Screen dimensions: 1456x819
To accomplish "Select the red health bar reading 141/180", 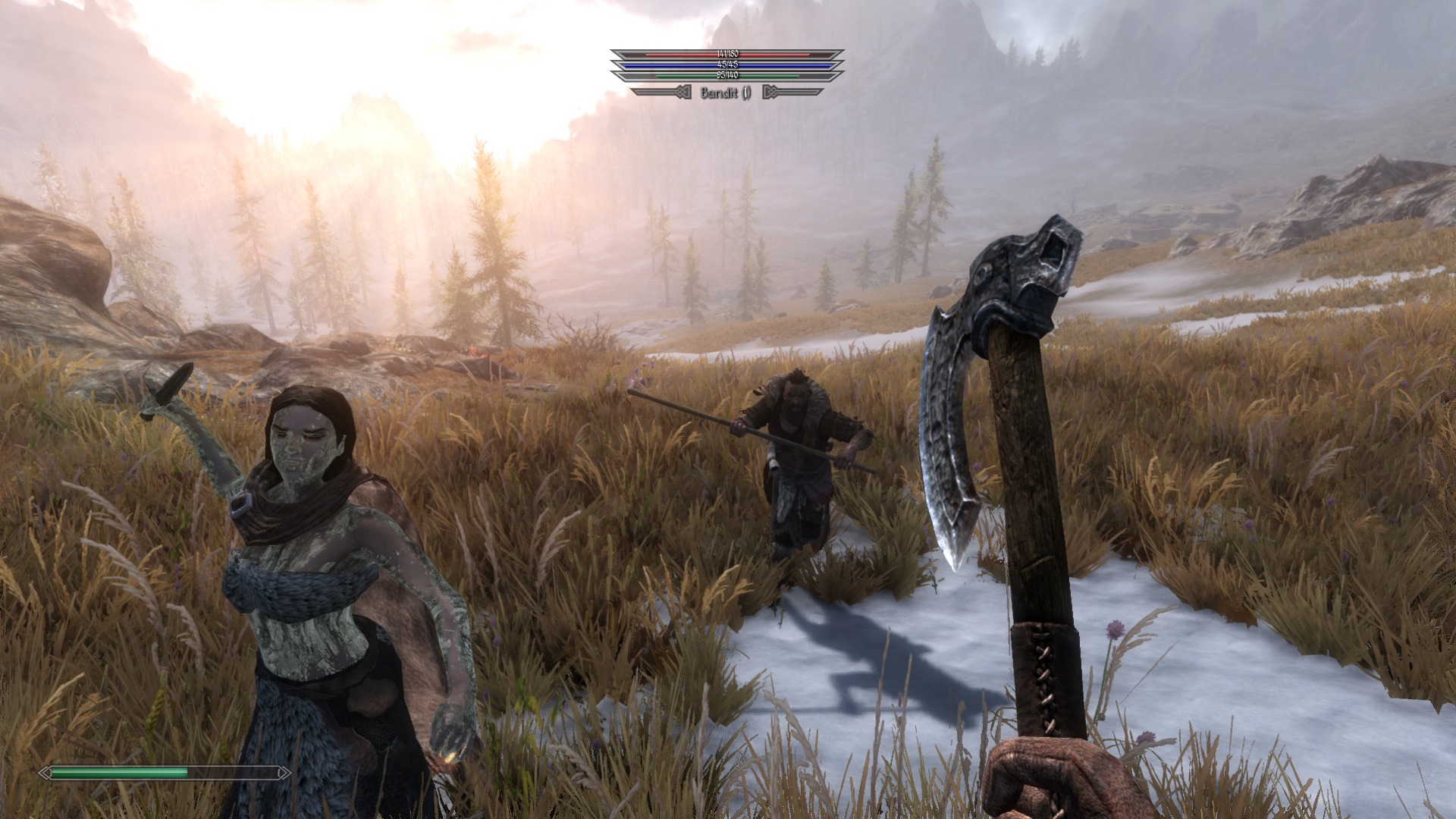I will click(728, 55).
